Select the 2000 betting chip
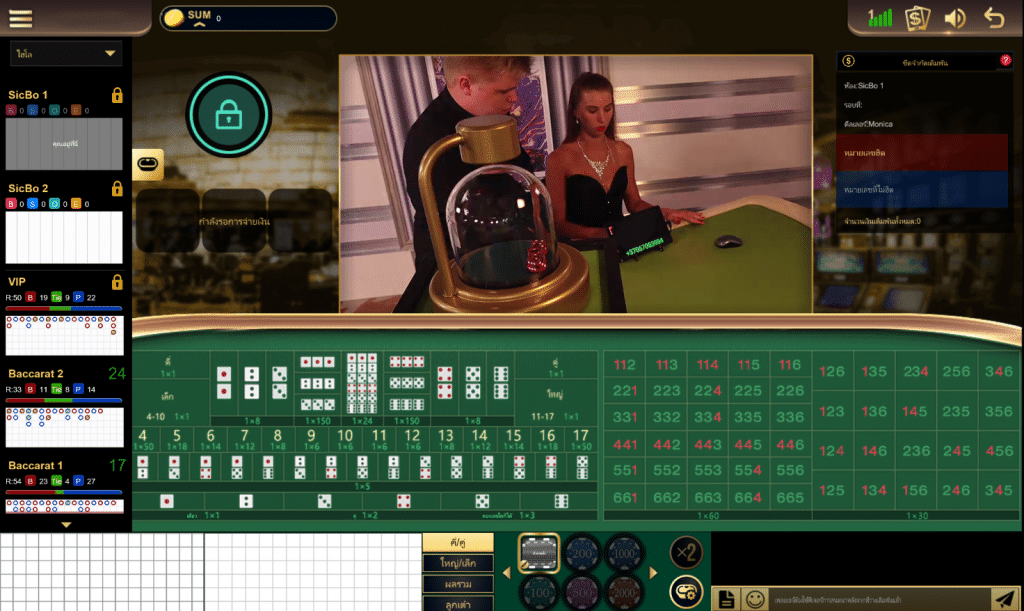Screen dimensions: 1024x611 [x=626, y=589]
